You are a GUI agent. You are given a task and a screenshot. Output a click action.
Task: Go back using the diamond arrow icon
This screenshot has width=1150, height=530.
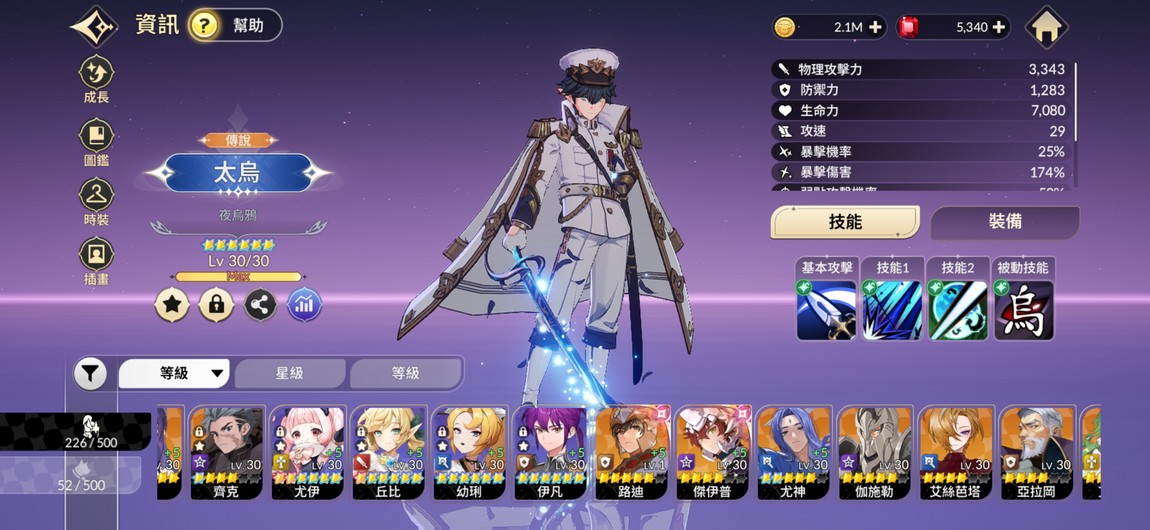(94, 26)
